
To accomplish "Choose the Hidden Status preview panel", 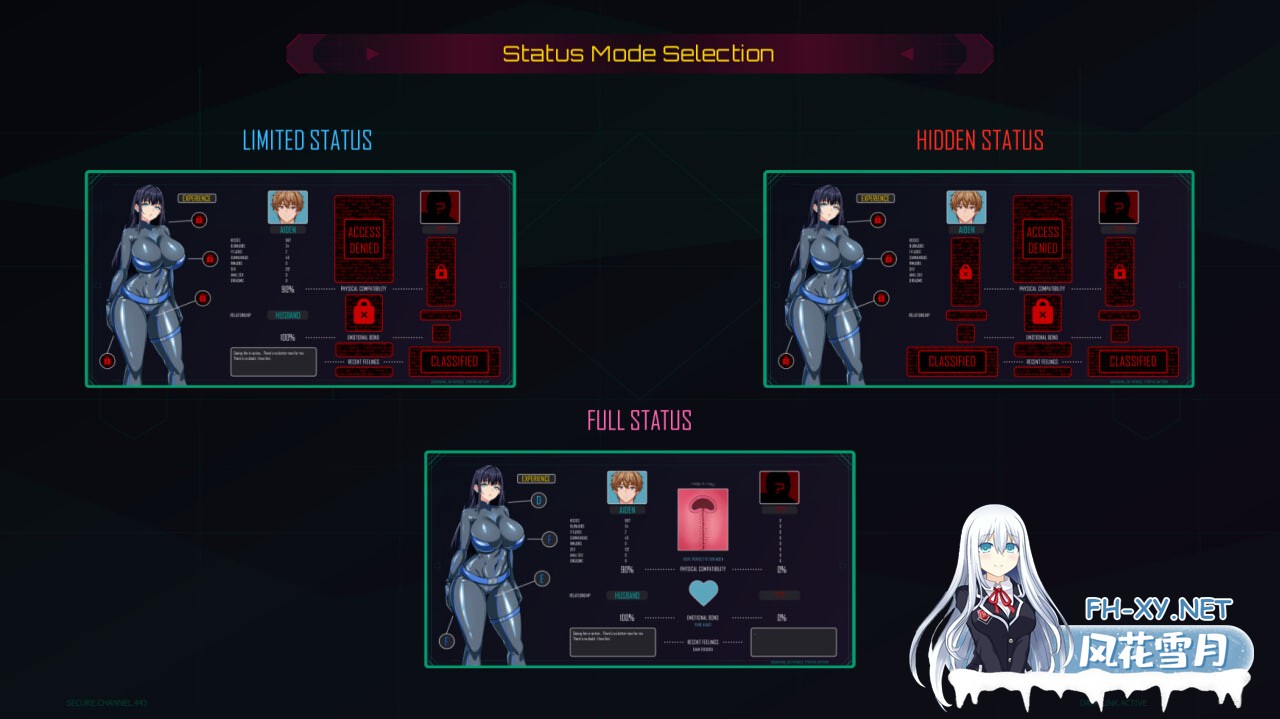I will point(979,279).
